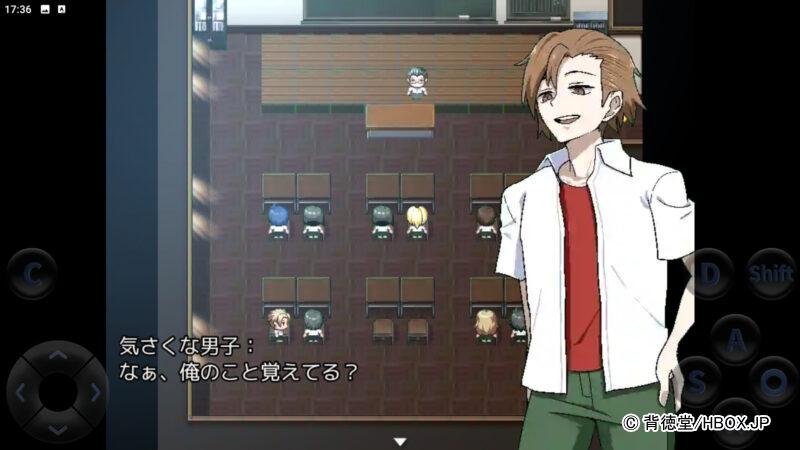
Task: Tap the virtual Shift button
Action: pos(771,273)
